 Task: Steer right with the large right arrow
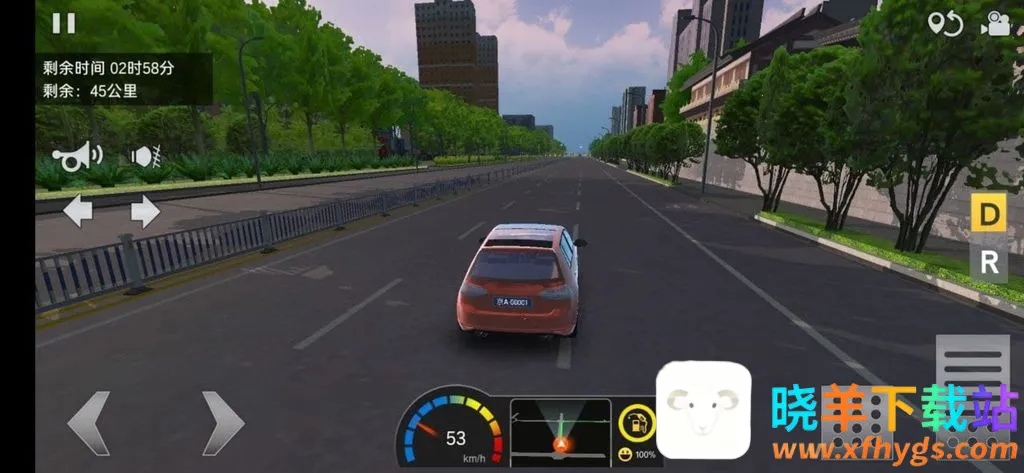click(222, 423)
